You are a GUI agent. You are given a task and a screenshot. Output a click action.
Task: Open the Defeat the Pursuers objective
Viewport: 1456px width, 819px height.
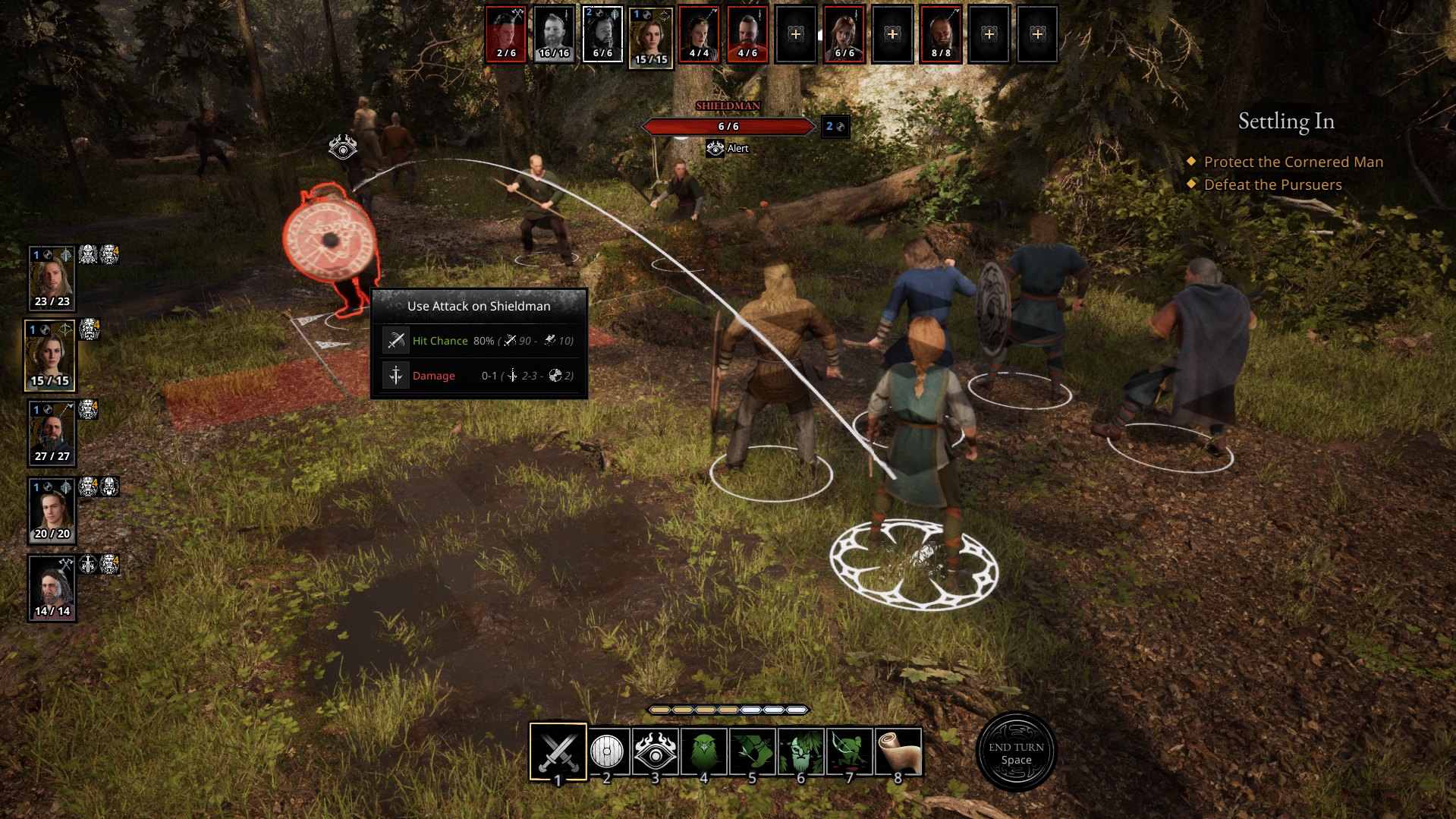(x=1272, y=184)
